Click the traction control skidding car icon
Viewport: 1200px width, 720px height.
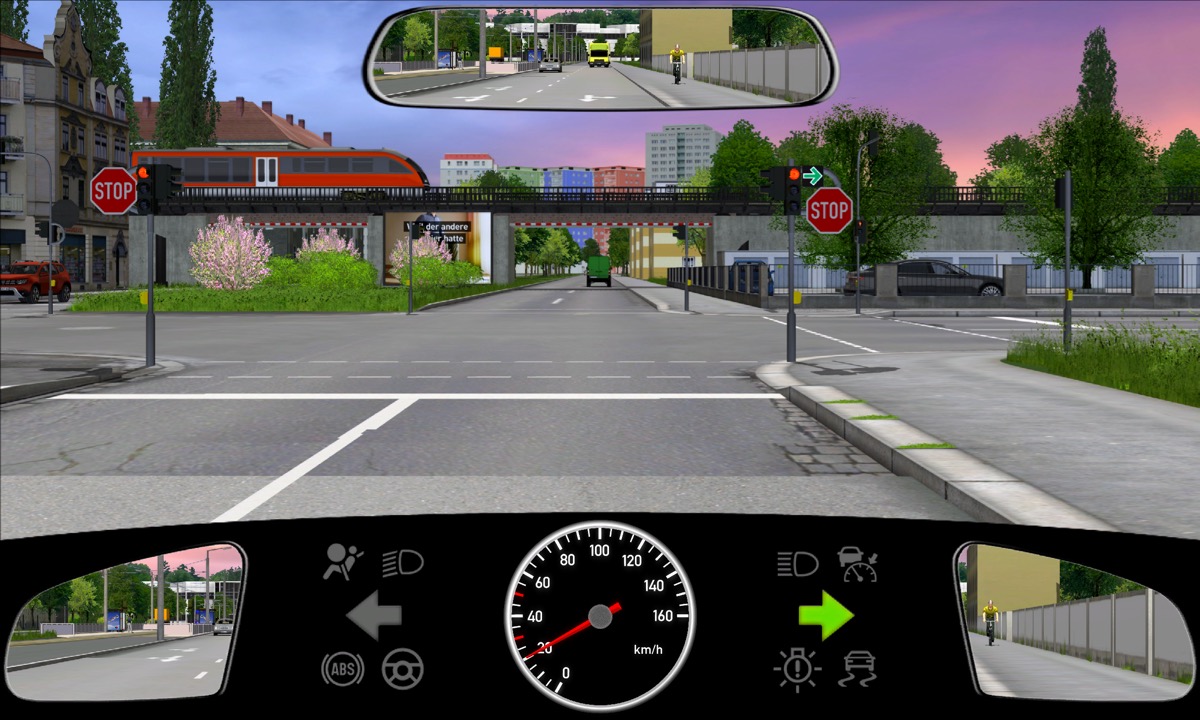click(x=860, y=668)
